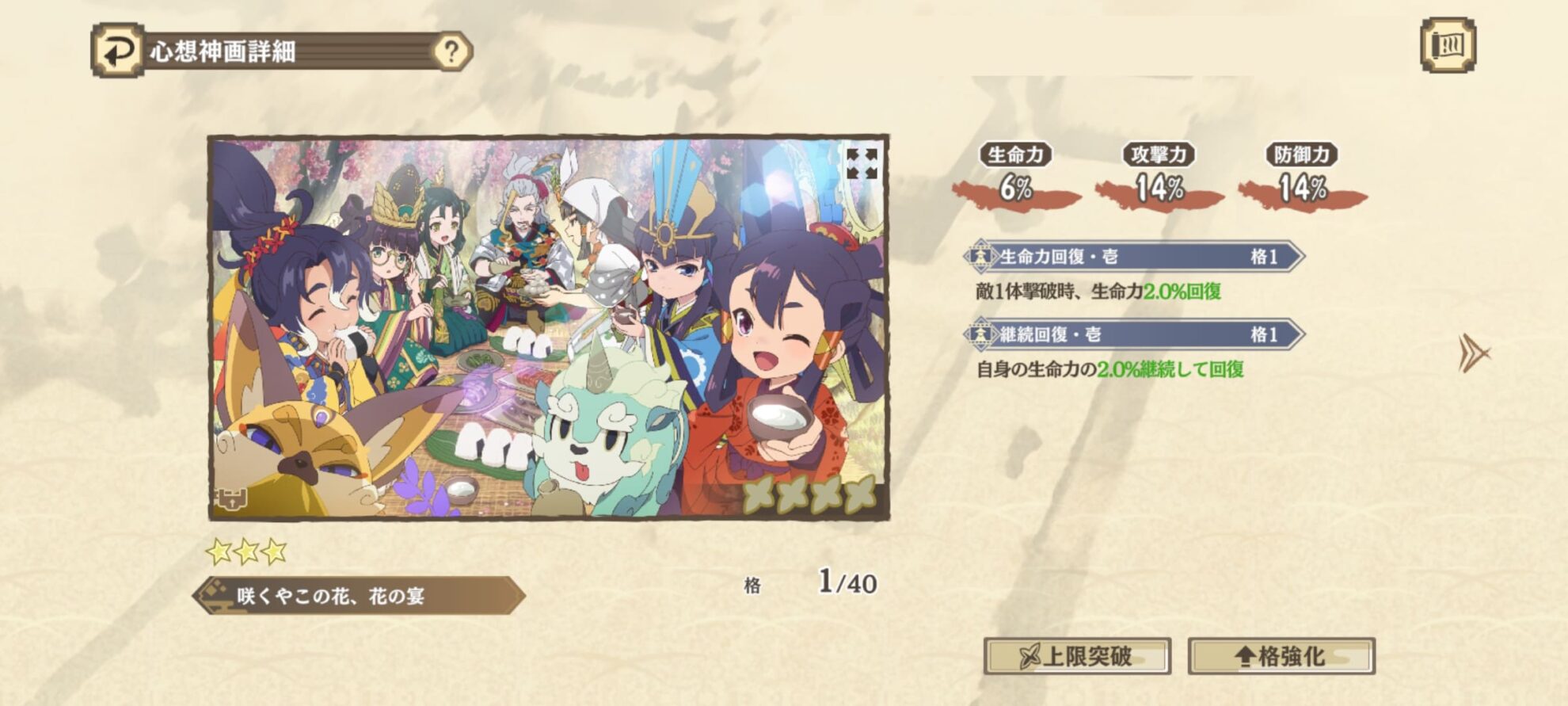Select the 継続回復・壱 skill banner

[1134, 334]
